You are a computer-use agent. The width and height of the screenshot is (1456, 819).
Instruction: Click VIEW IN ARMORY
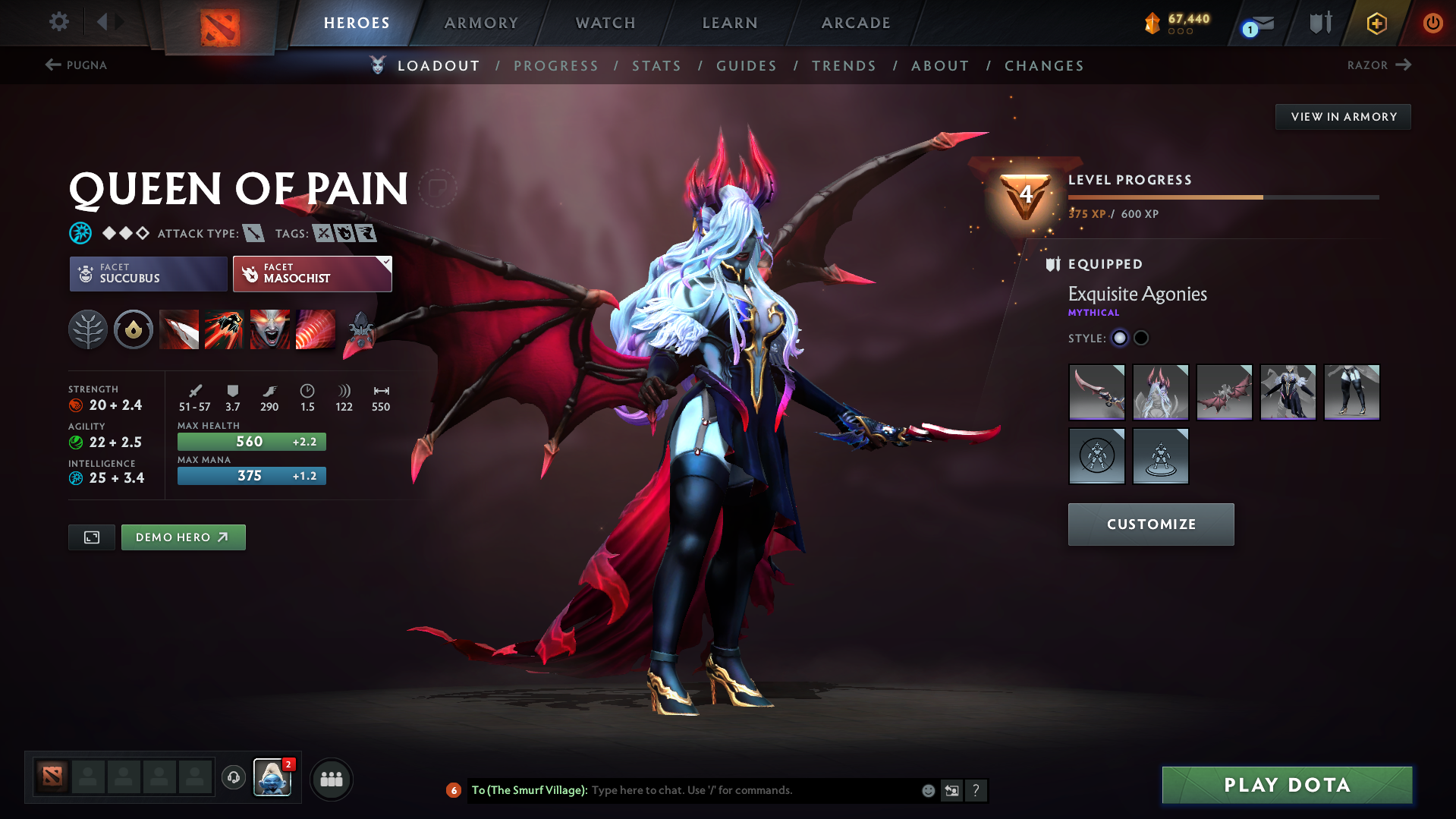click(1343, 116)
